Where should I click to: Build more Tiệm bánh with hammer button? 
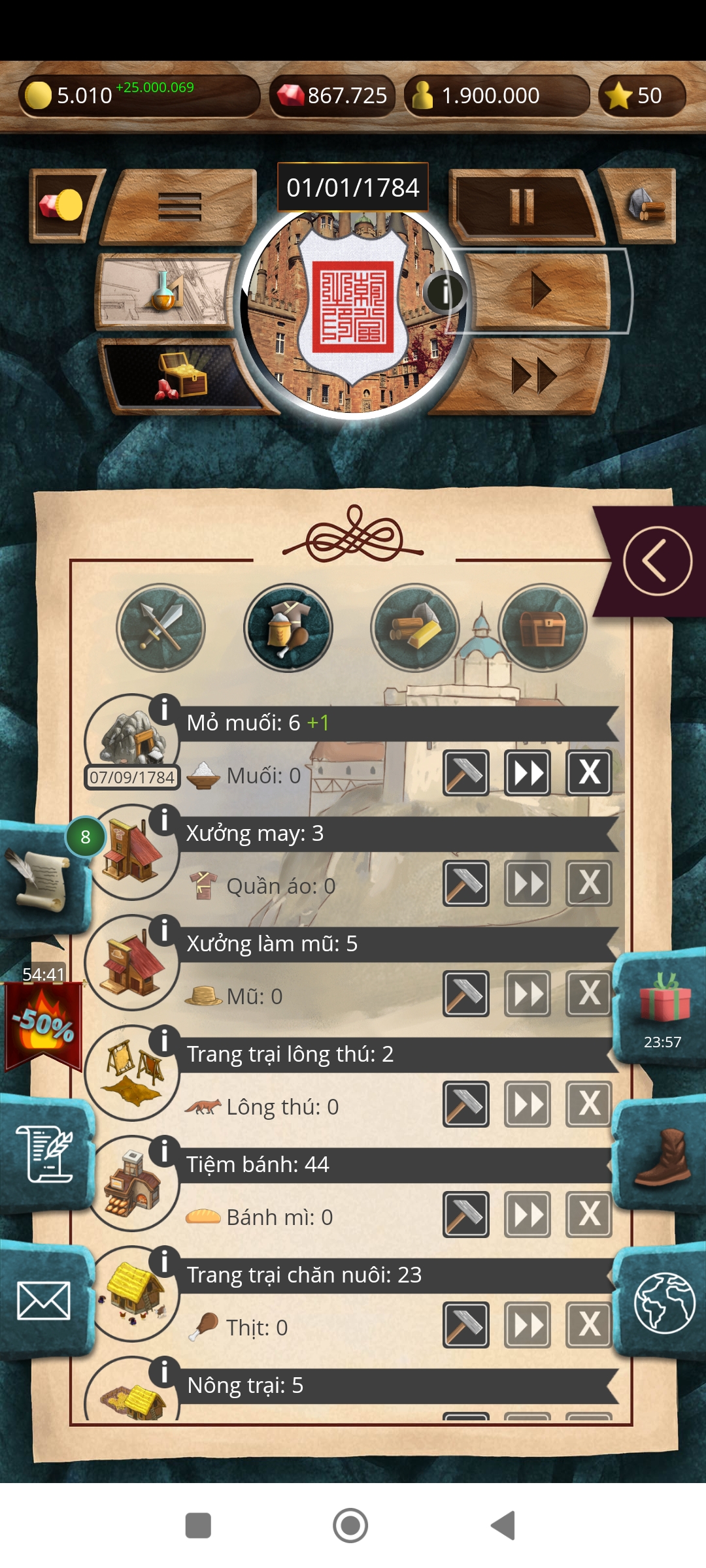[465, 1215]
